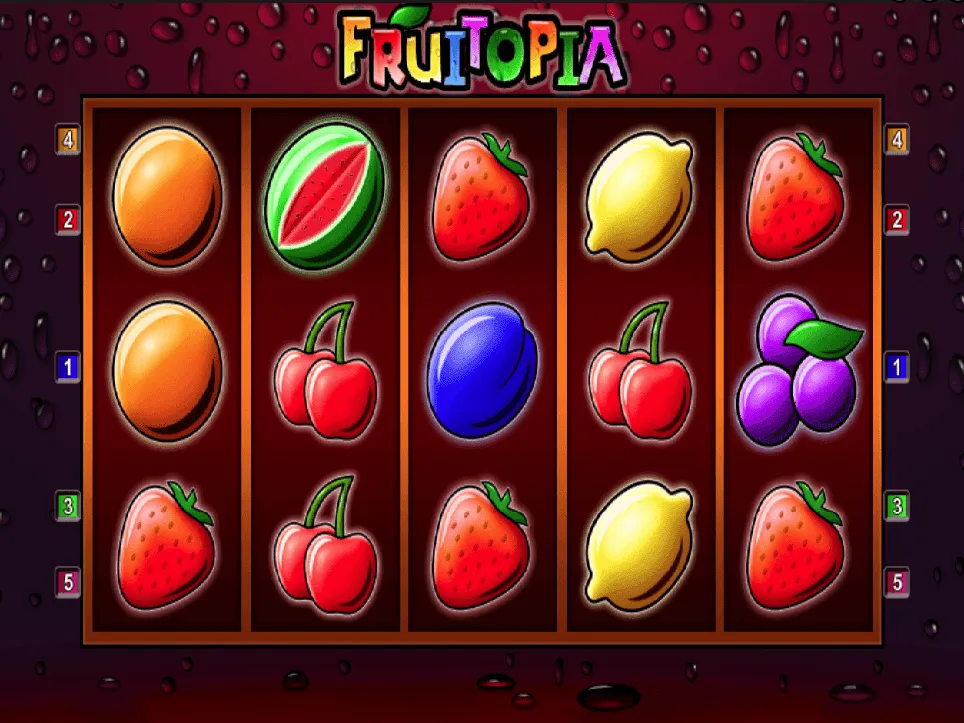The width and height of the screenshot is (964, 723).
Task: Choose payline 2 marker right of the reels
Action: pyautogui.click(x=897, y=220)
